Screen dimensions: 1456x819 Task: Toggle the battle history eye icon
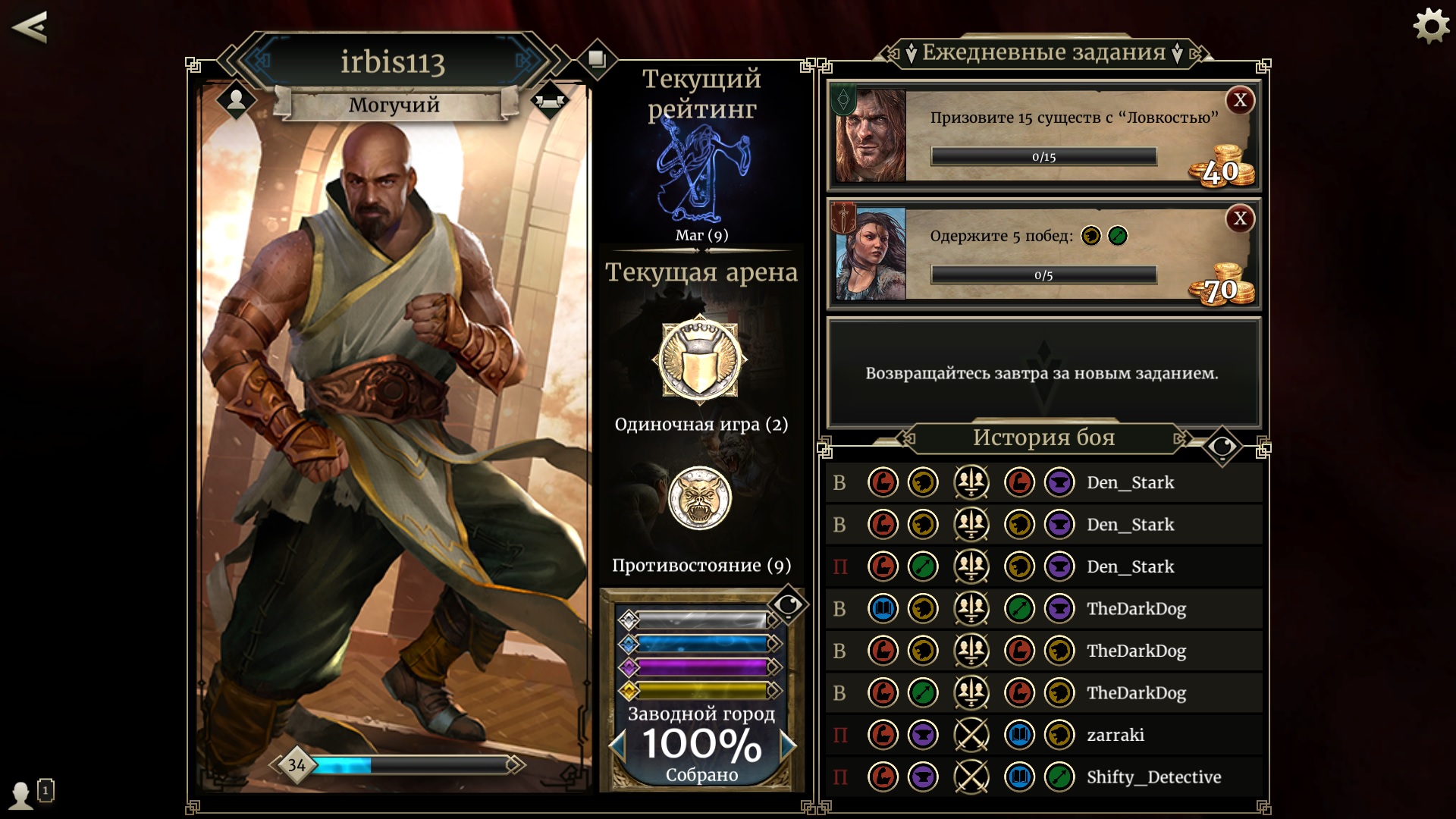1222,447
